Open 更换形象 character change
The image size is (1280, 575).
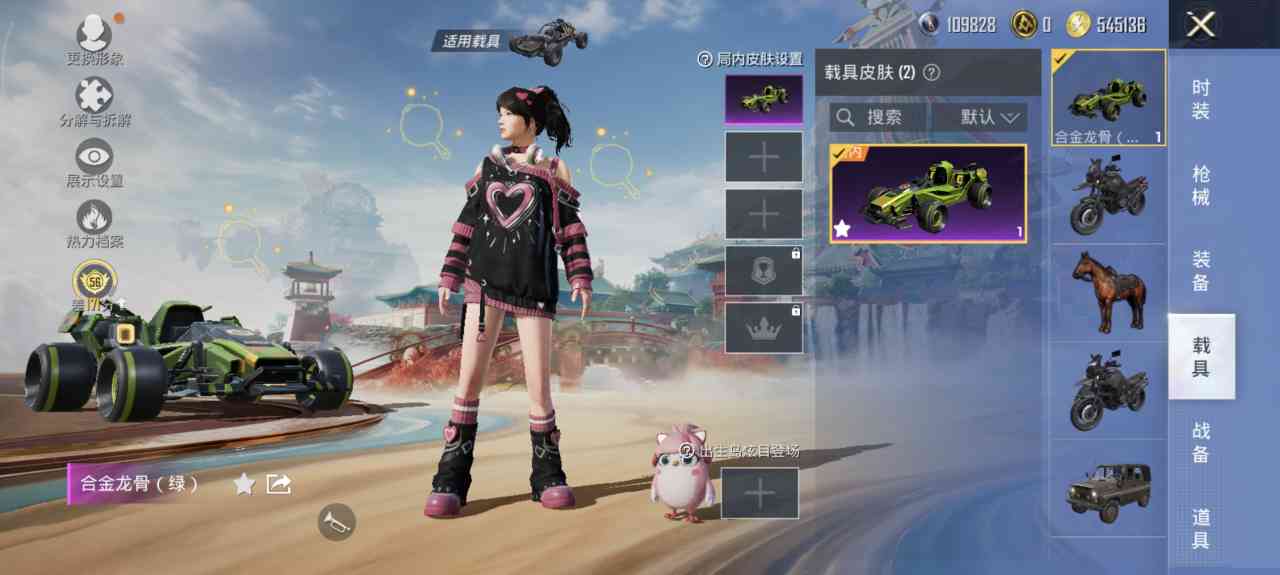95,36
